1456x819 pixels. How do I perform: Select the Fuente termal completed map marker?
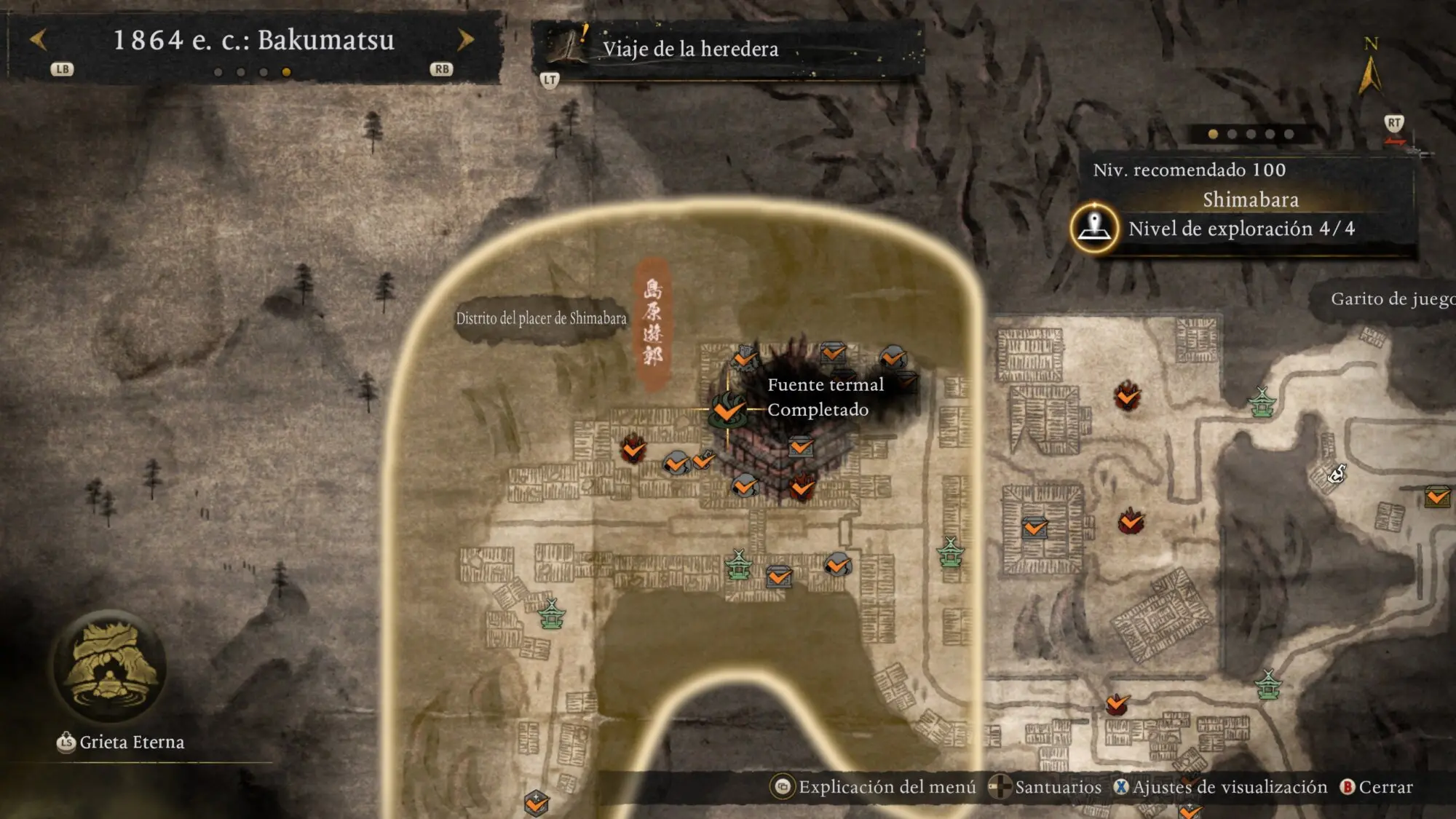coord(727,410)
